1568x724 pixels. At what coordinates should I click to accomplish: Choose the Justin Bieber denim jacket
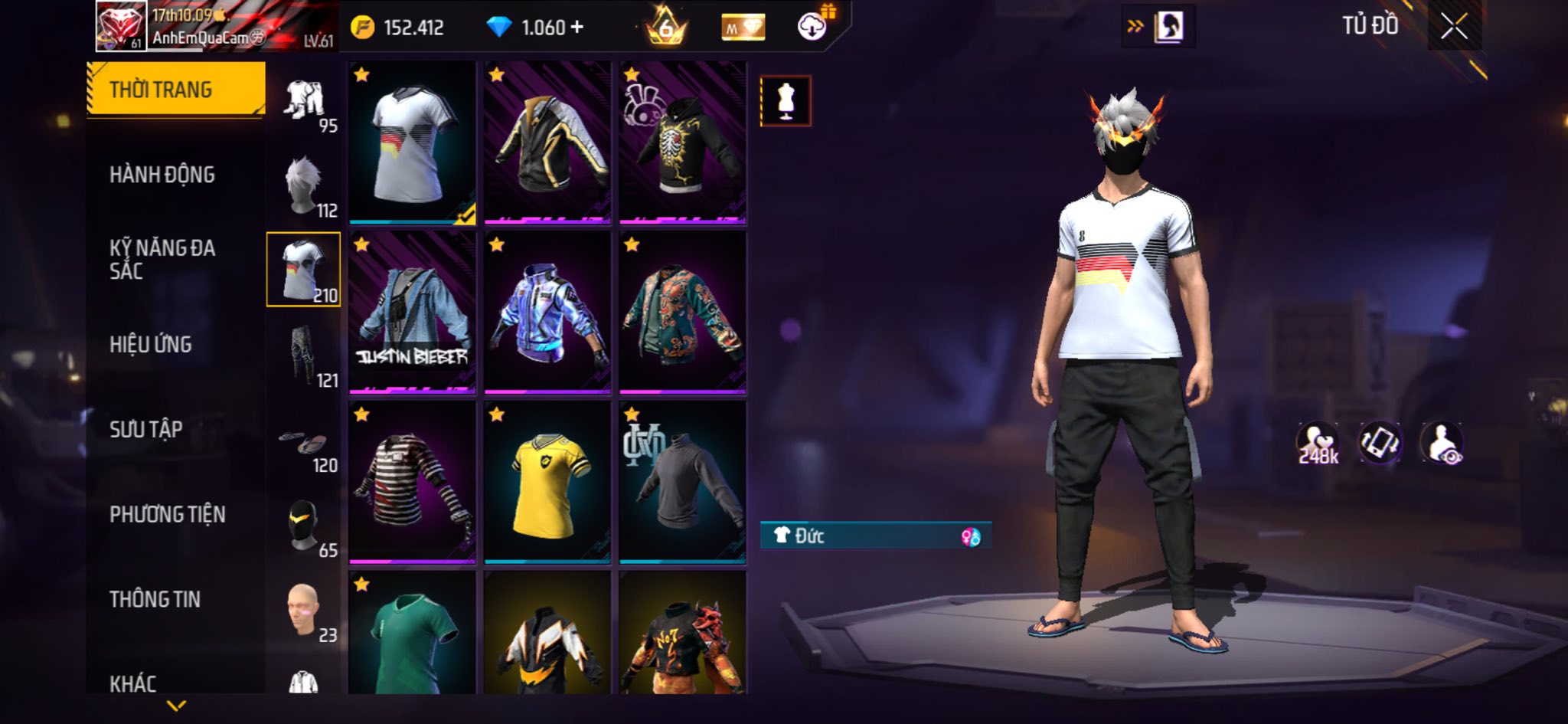[412, 313]
